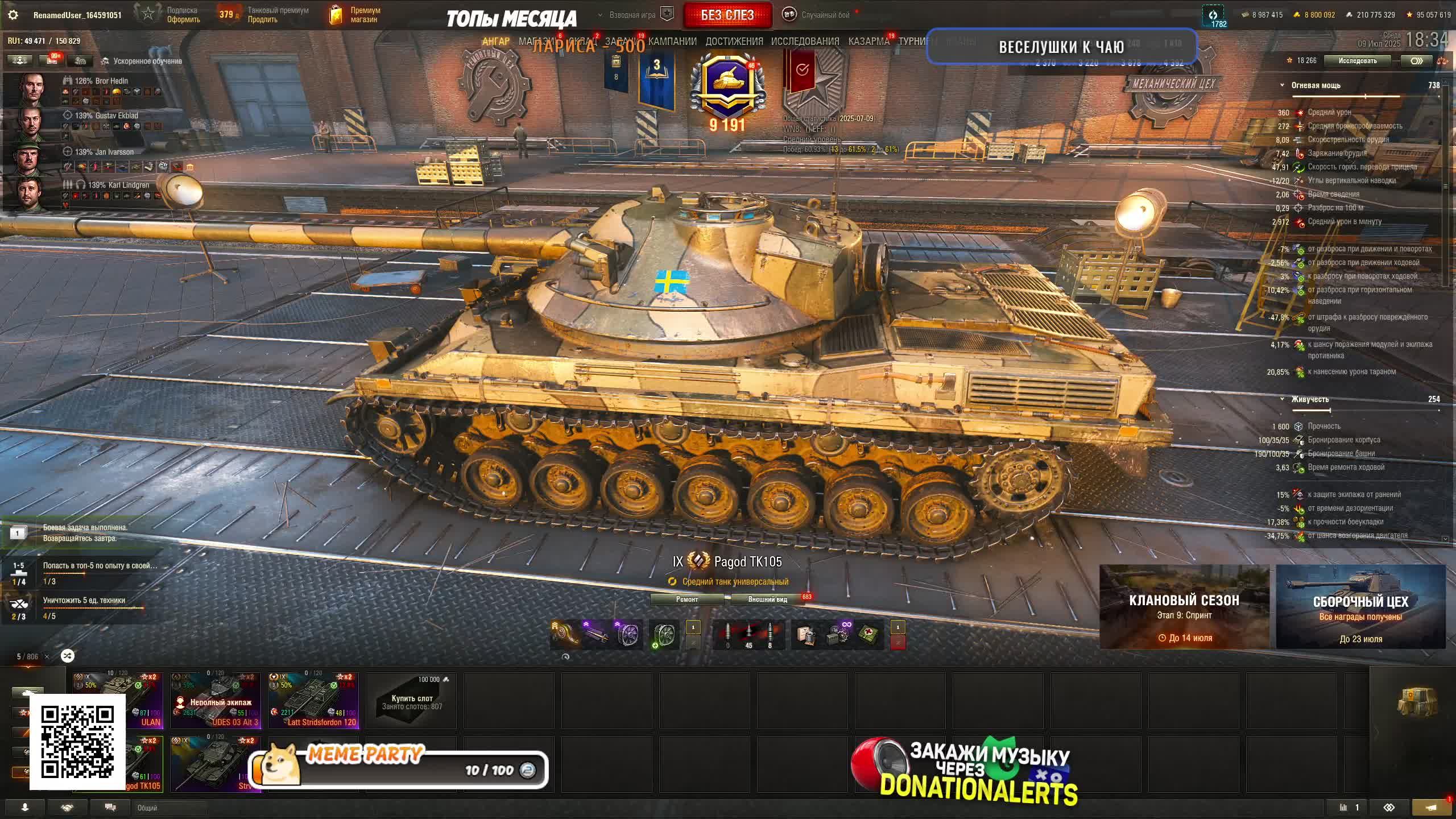Click the 'Ремонт' repair button

[686, 599]
